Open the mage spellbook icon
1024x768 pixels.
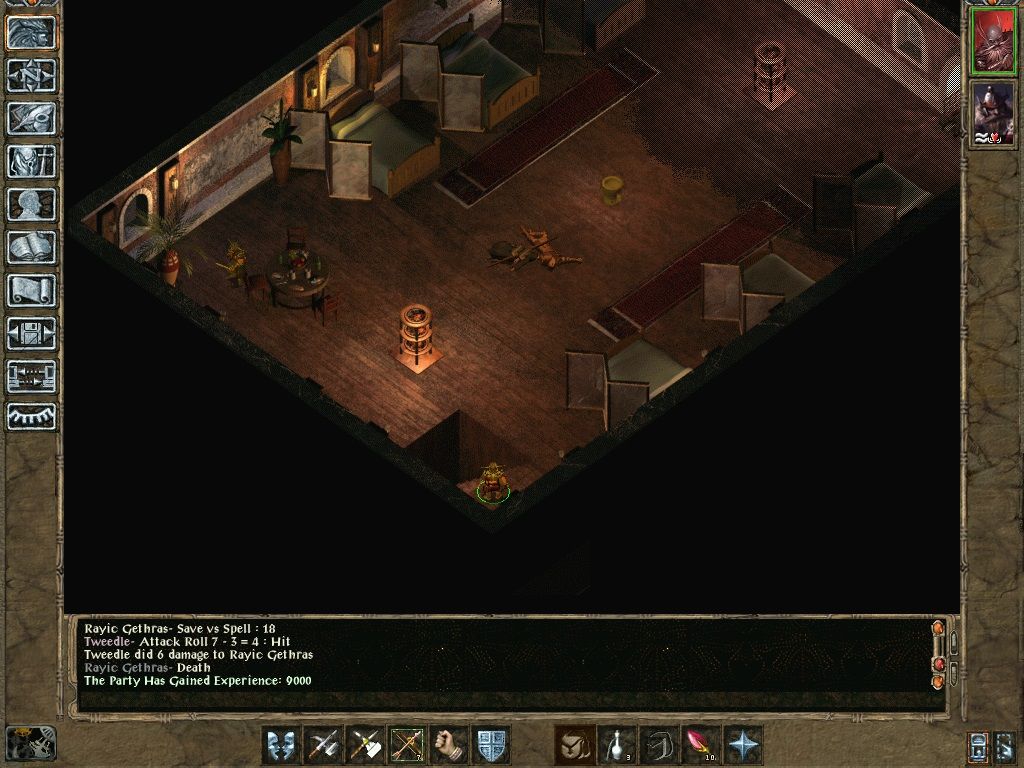[x=31, y=247]
